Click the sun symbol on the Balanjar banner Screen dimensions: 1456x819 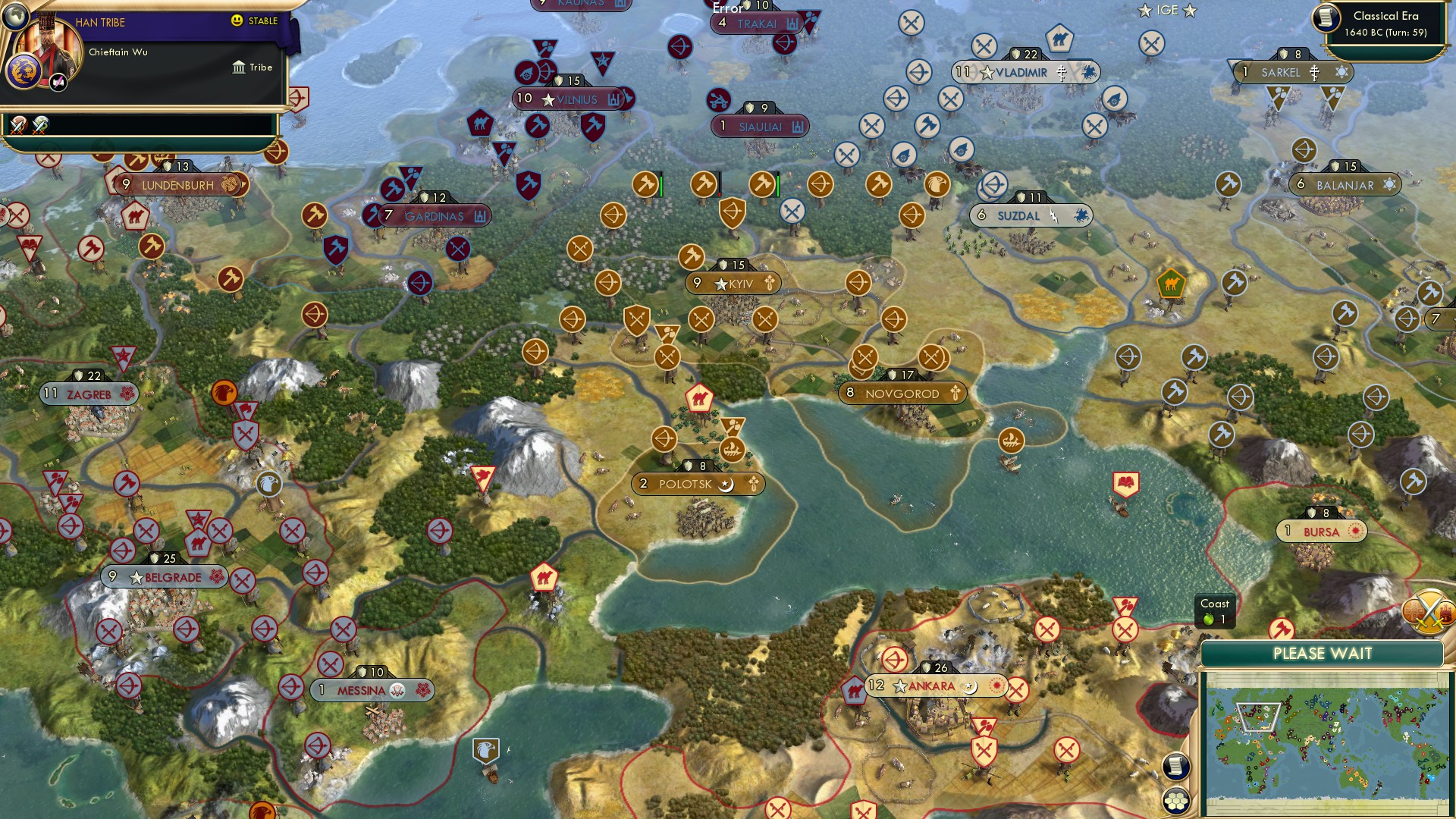[1388, 184]
